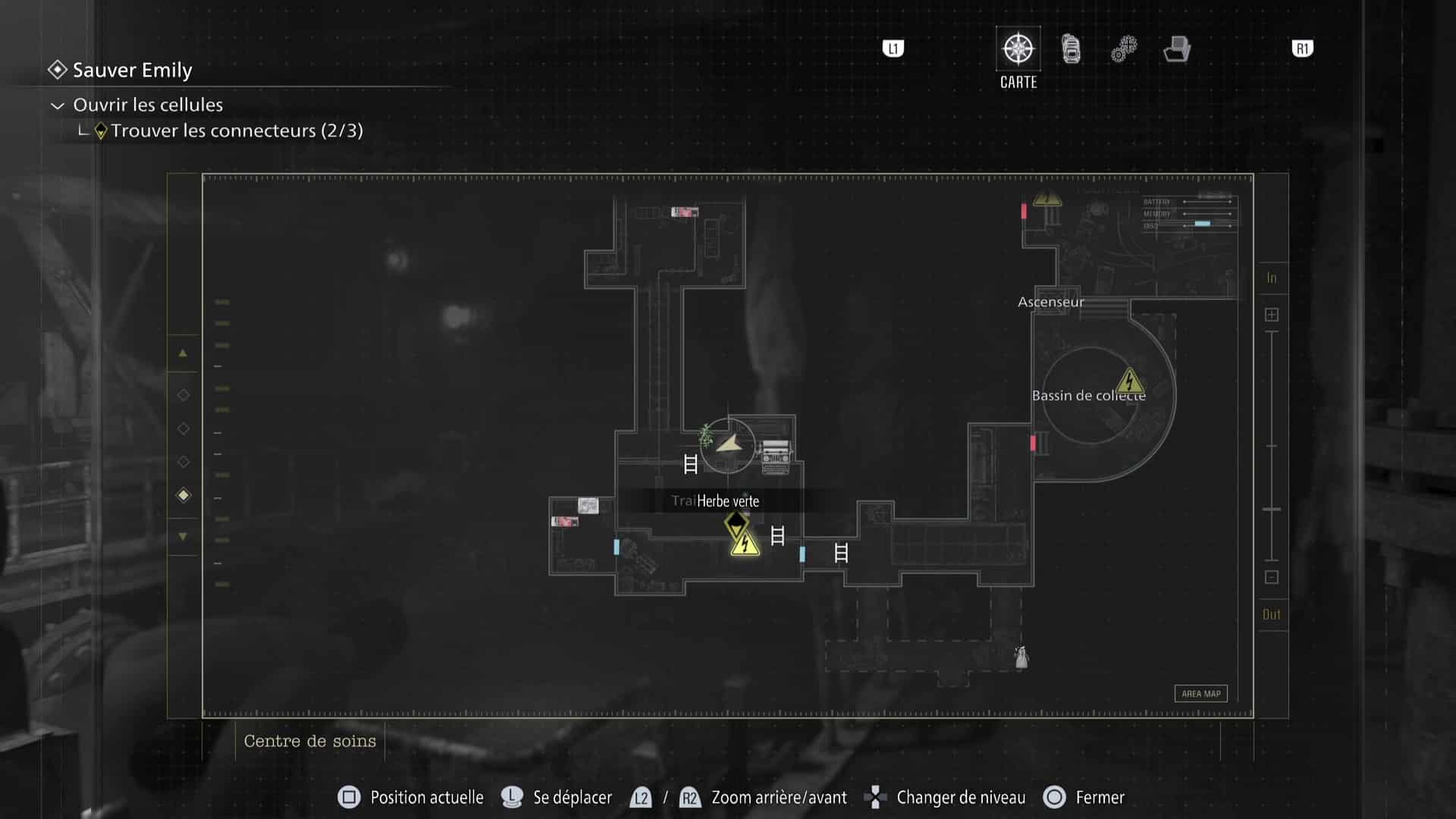The width and height of the screenshot is (1456, 819).
Task: Click the zoom out minus icon on the right panel
Action: (x=1272, y=577)
